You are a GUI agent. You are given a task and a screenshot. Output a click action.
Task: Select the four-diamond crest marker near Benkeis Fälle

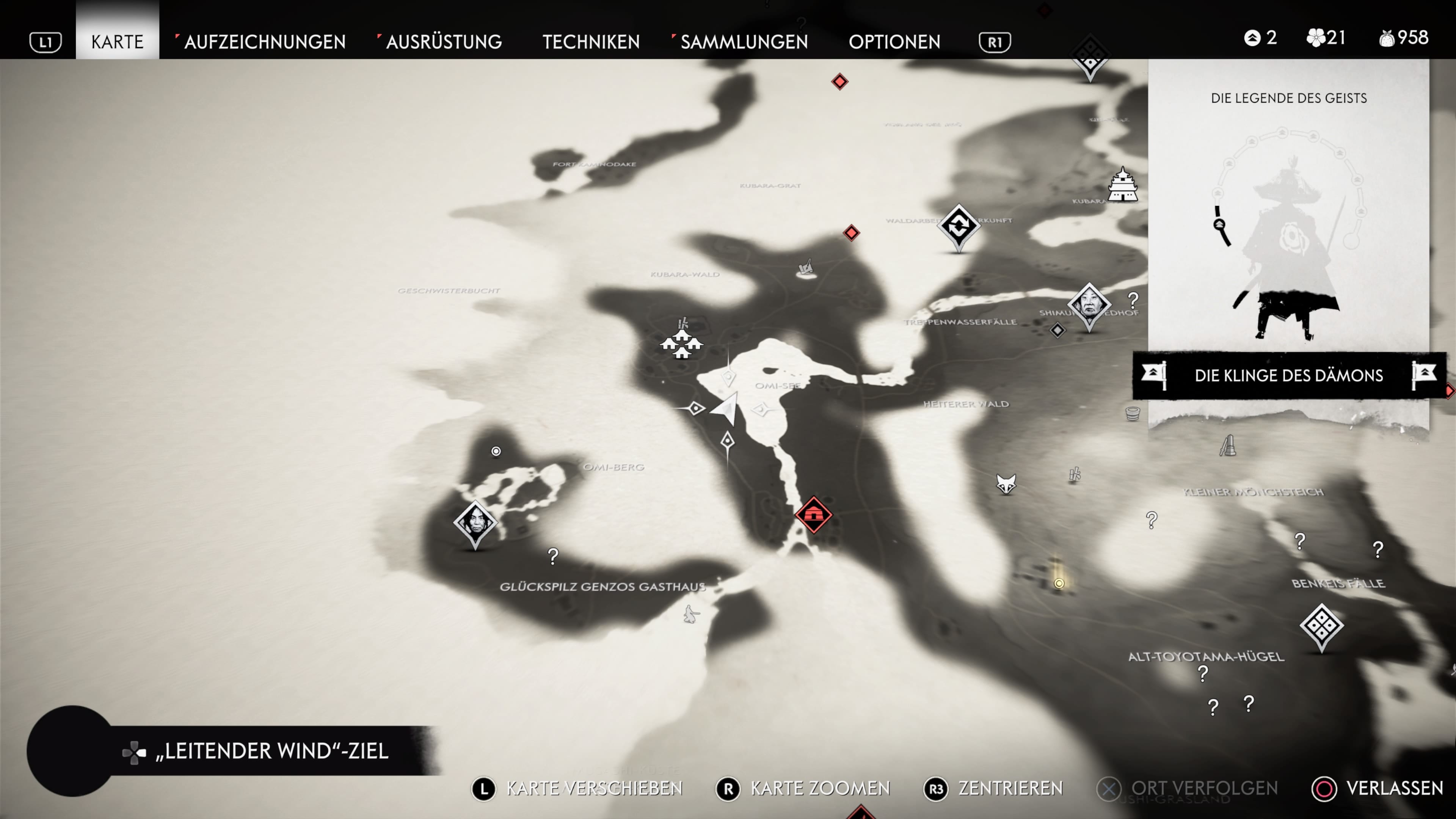(1321, 625)
